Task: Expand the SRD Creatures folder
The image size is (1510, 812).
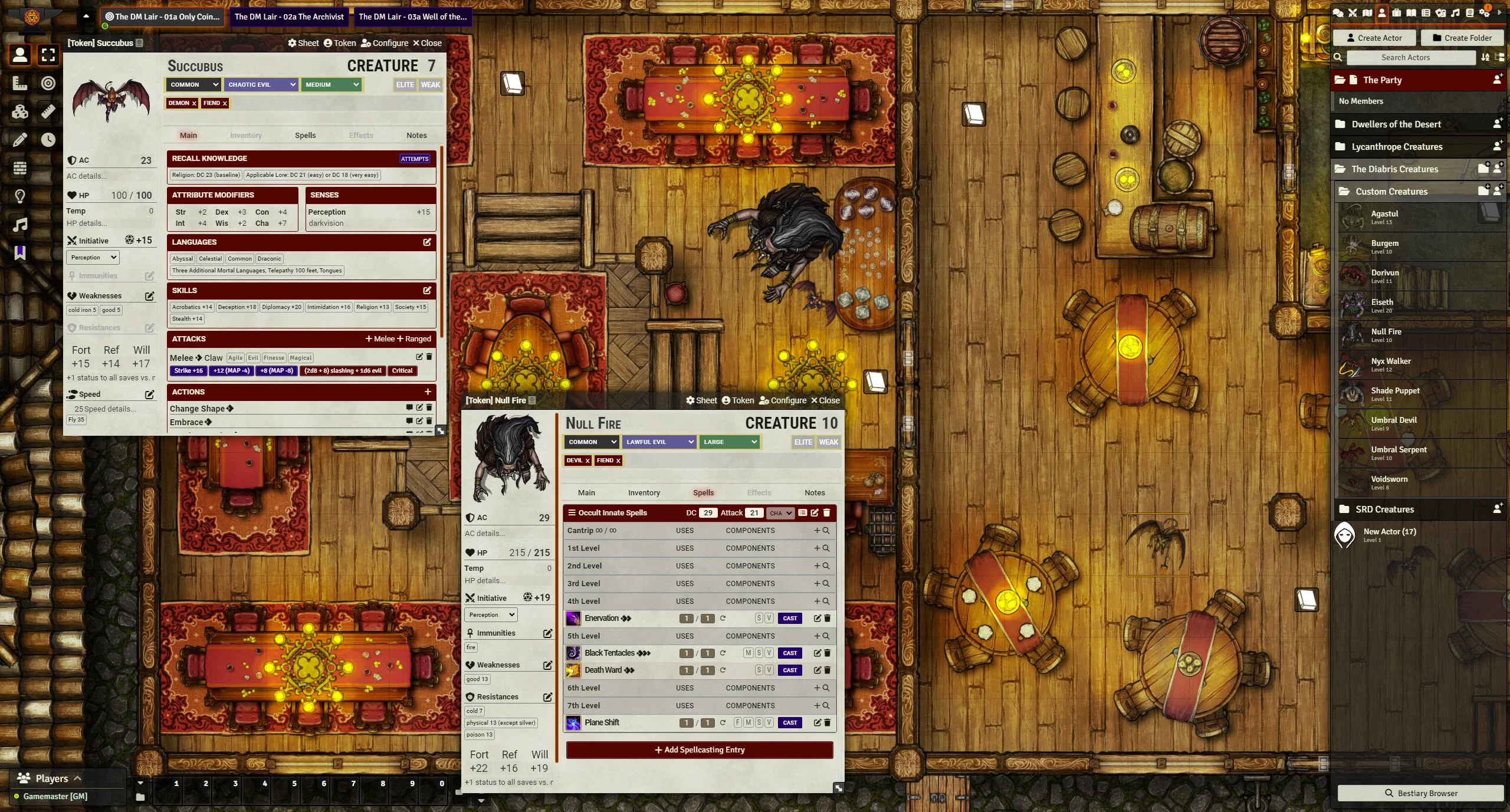Action: pos(1384,509)
